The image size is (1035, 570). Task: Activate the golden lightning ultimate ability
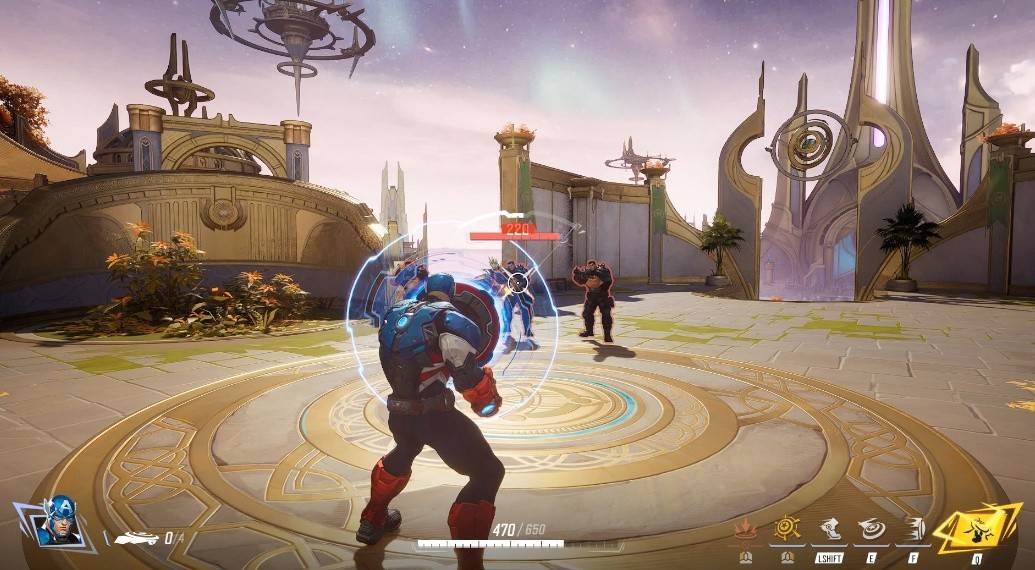[977, 527]
